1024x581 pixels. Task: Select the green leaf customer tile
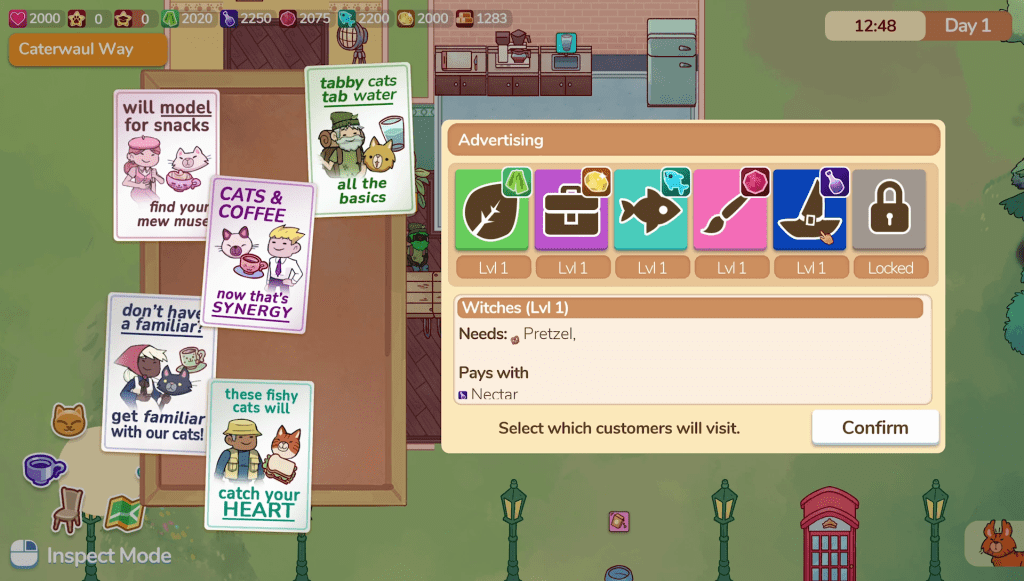tap(492, 210)
